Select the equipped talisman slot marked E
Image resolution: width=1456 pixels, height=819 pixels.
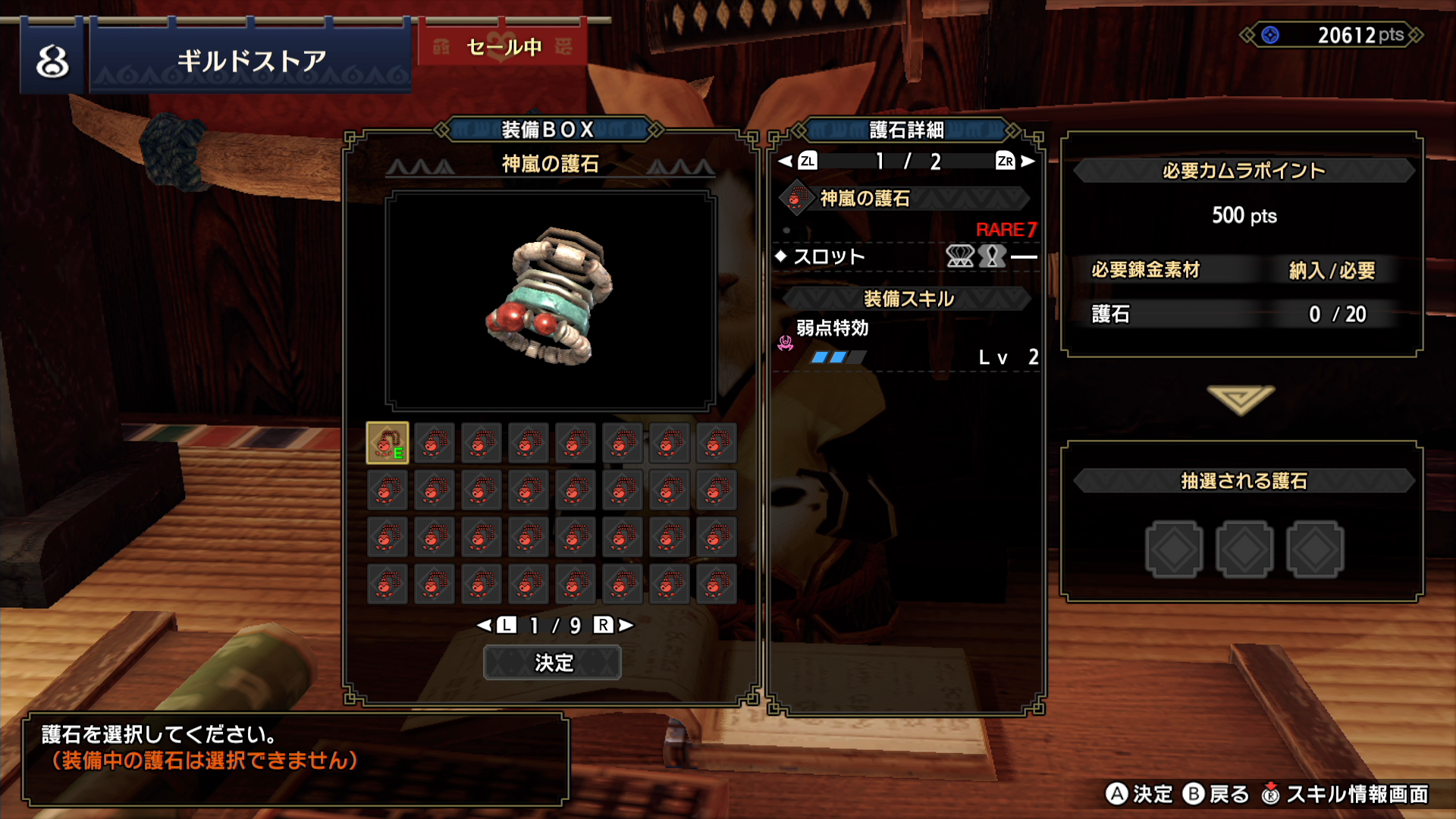pos(388,443)
